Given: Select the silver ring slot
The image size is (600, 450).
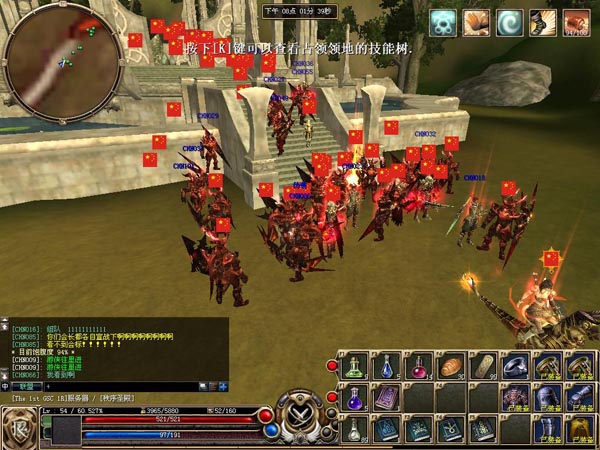Looking at the screenshot, I should (515, 366).
